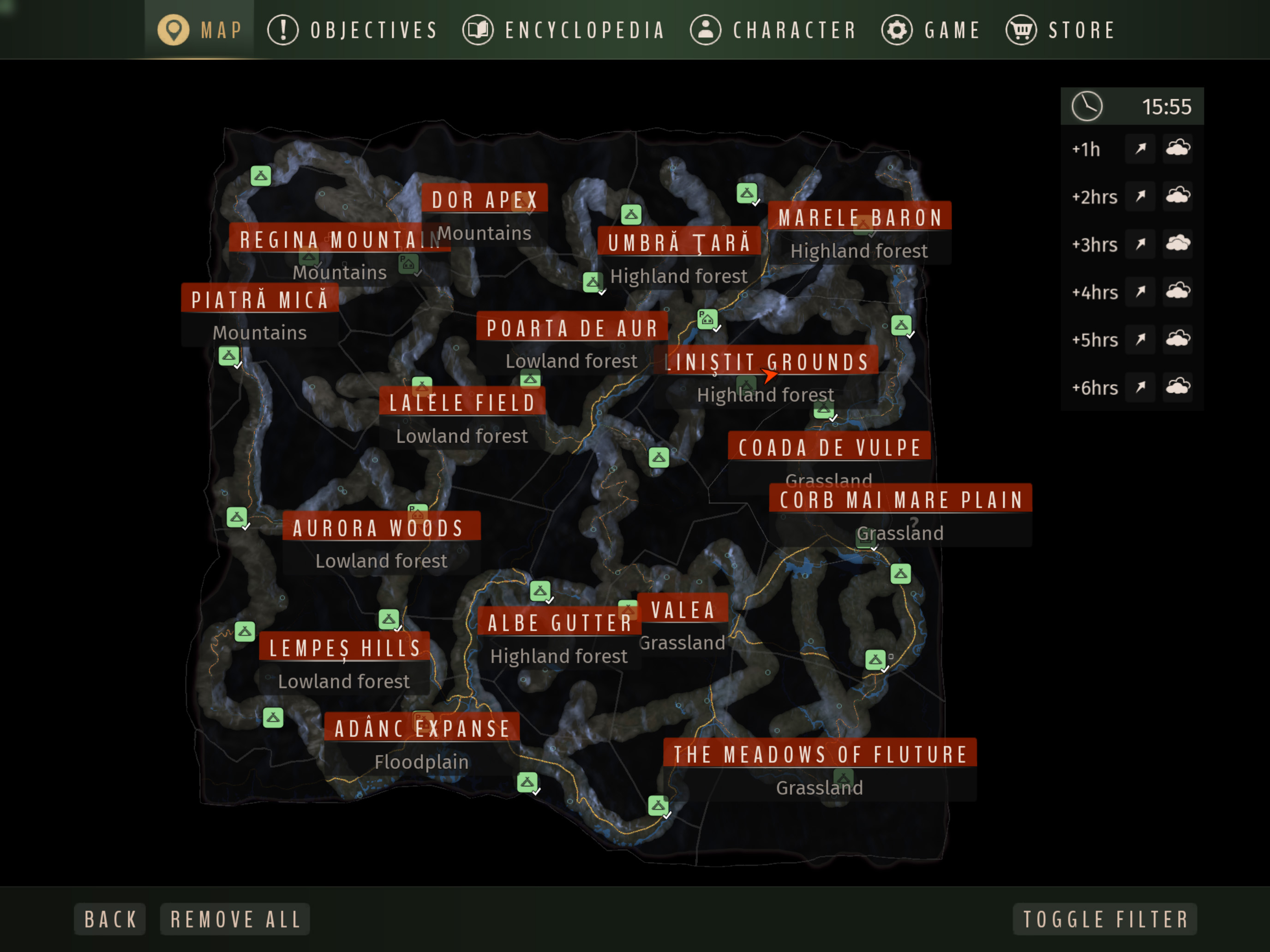Remove all map markers
The image size is (1270, 952).
pyautogui.click(x=235, y=919)
